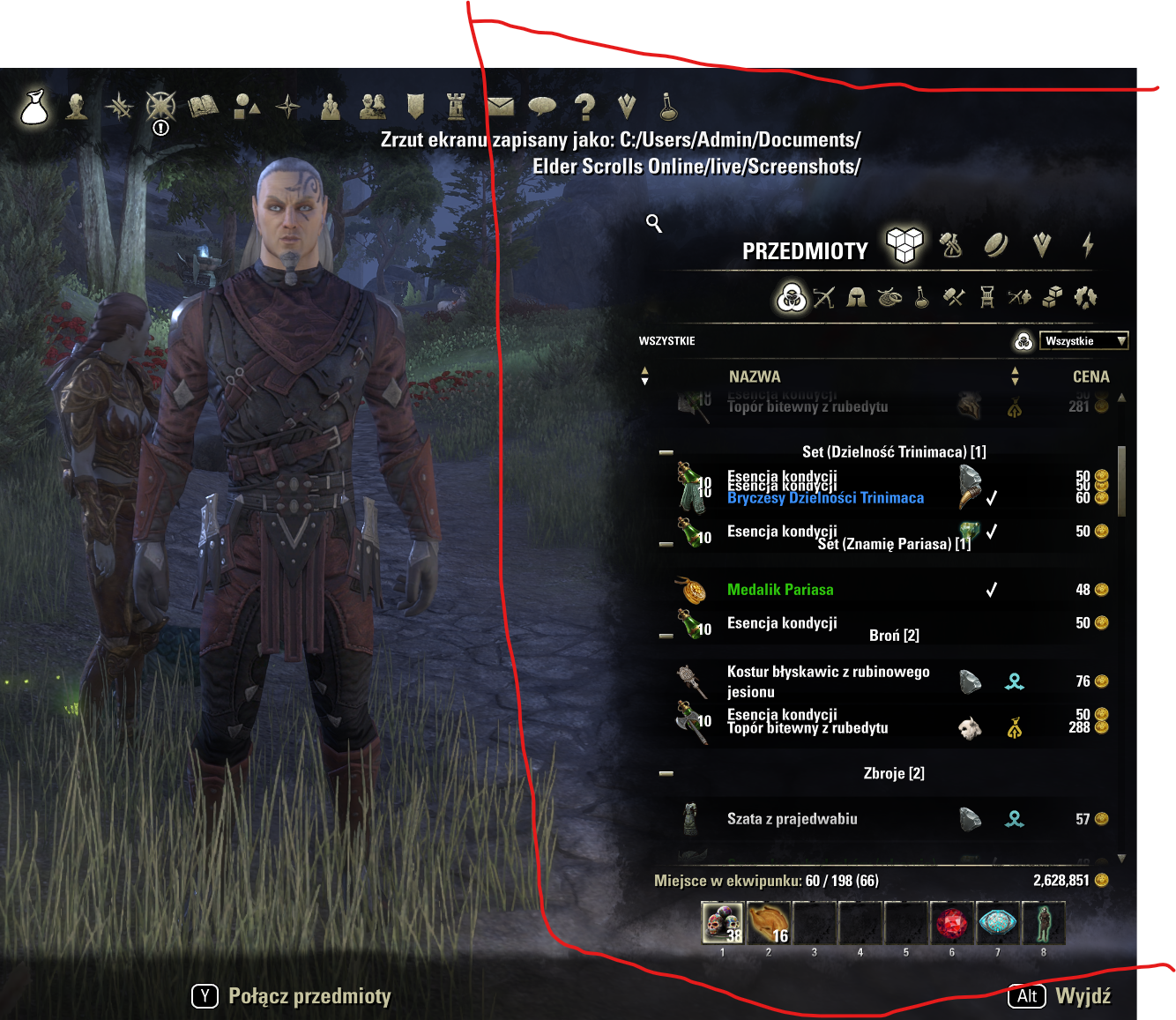Select the Szata z prajedwabiu row

792,819
